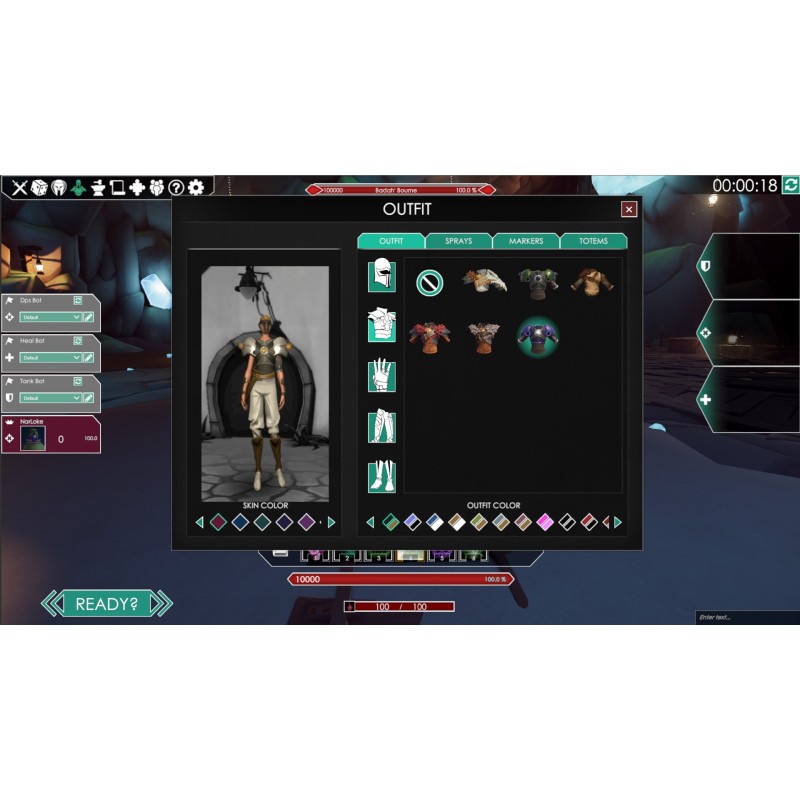Open settings via the gear icon
This screenshot has width=800, height=800.
click(x=196, y=187)
